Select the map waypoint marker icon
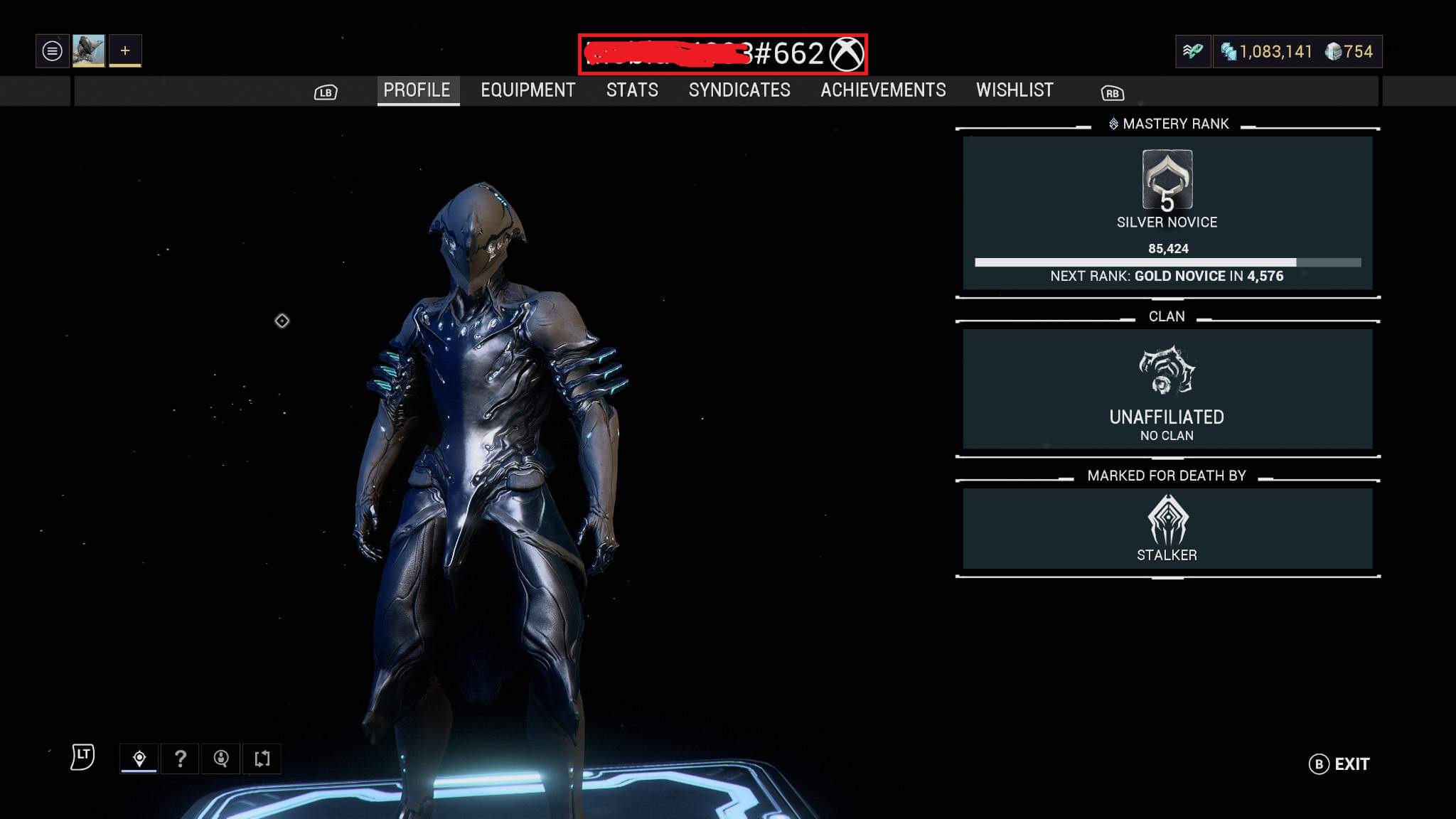The image size is (1456, 819). point(139,759)
